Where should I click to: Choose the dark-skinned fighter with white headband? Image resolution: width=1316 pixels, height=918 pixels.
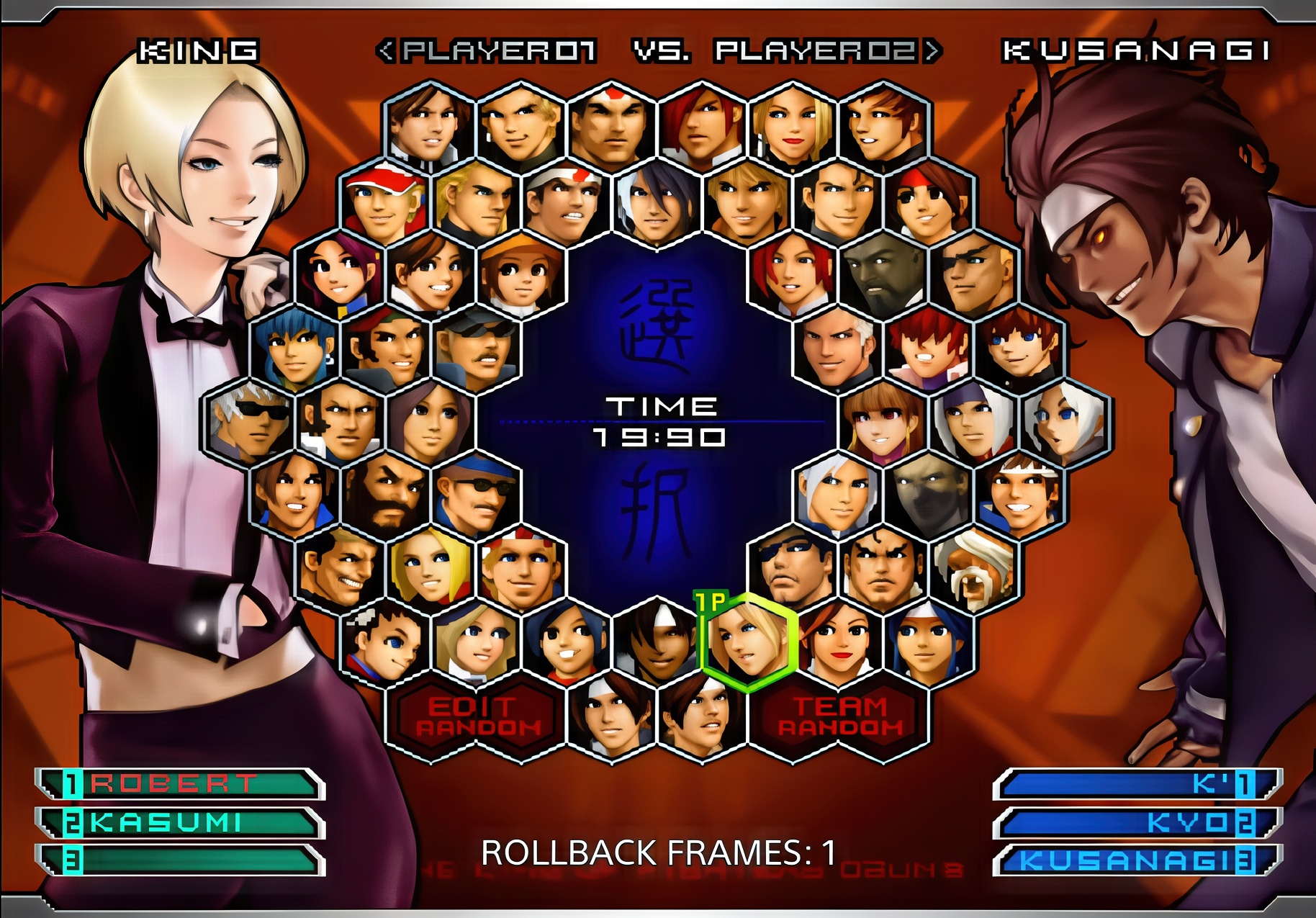[657, 640]
